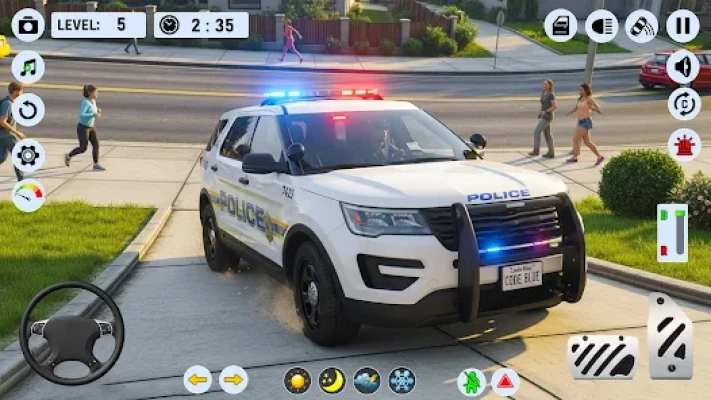
Task: Sound the horn speaker button
Action: click(x=683, y=67)
